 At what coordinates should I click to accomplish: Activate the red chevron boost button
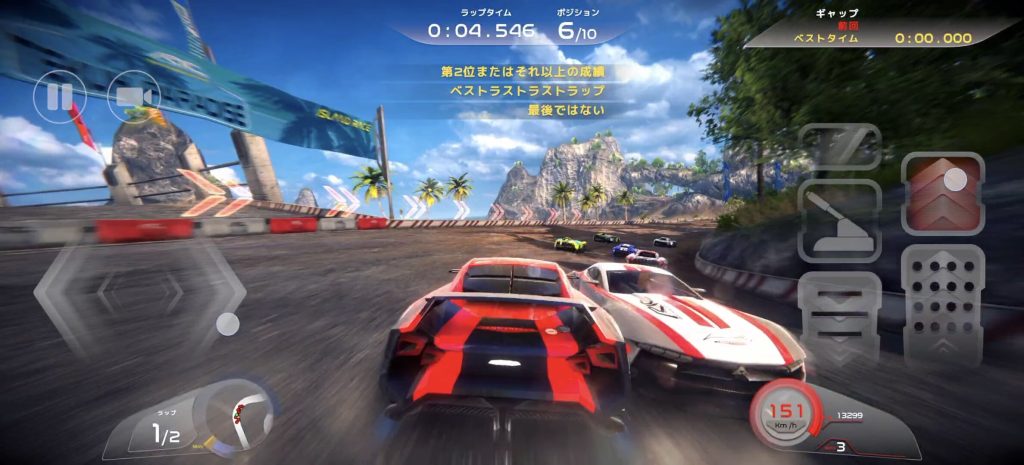(943, 194)
